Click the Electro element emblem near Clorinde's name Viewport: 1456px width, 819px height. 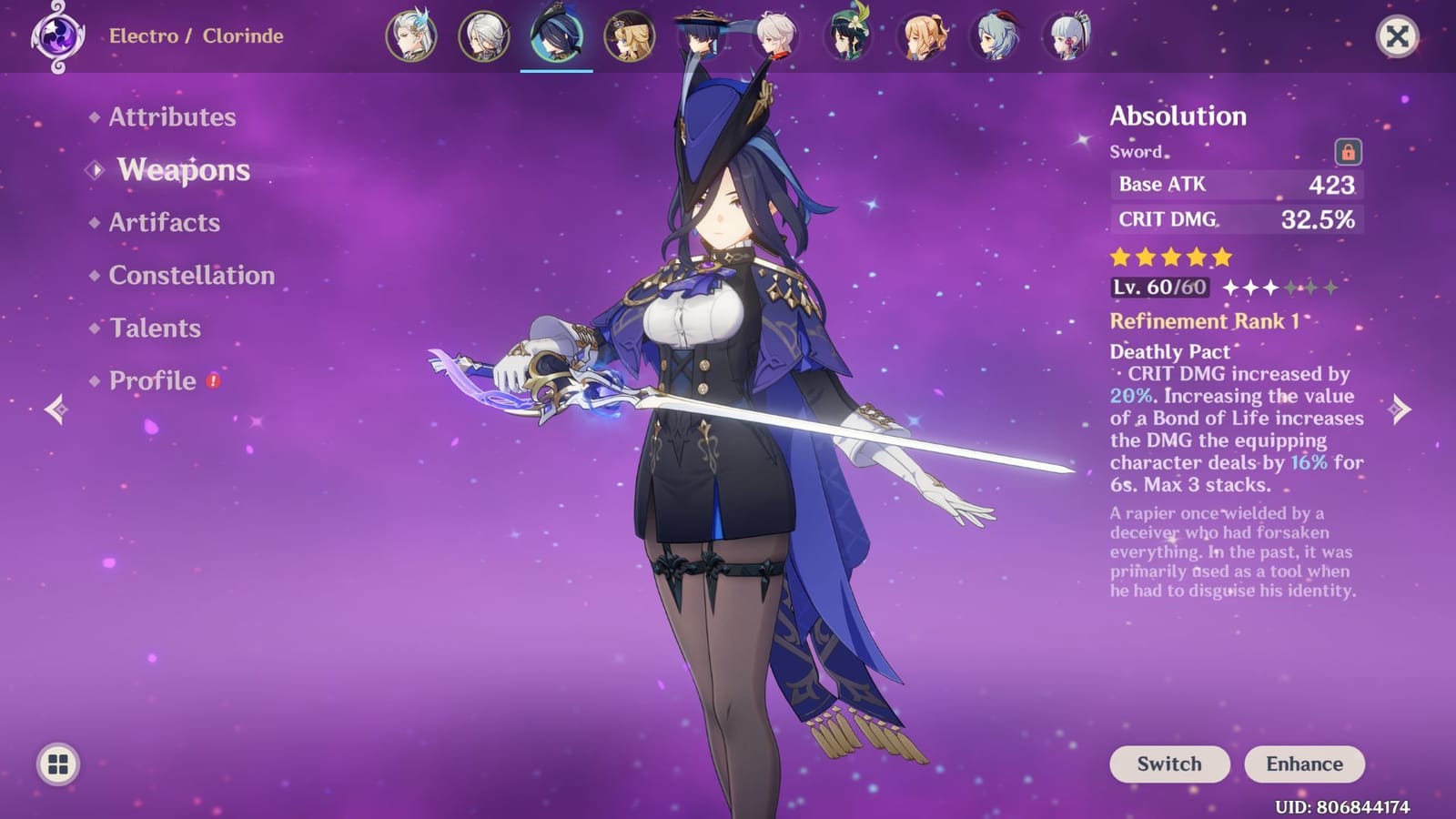[58, 37]
